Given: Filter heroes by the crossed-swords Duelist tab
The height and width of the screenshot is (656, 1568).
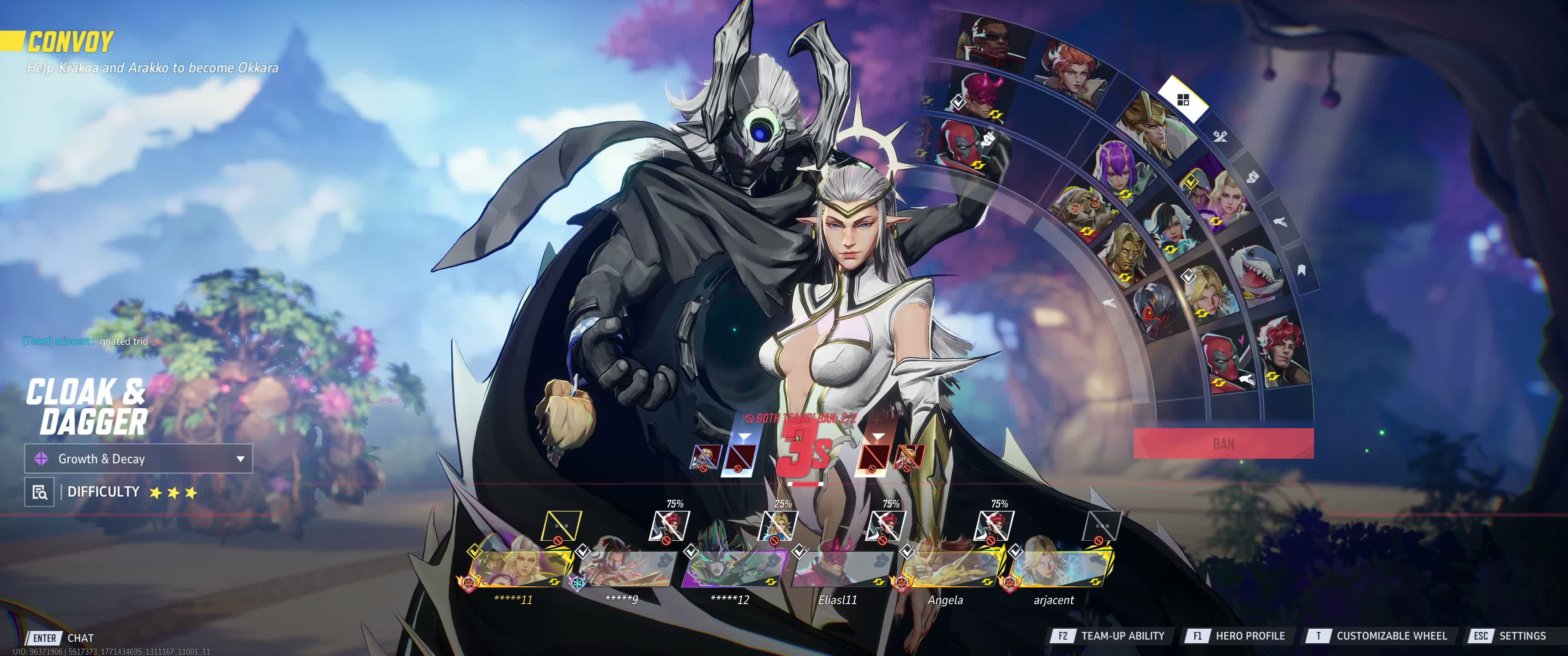Looking at the screenshot, I should 1219,136.
